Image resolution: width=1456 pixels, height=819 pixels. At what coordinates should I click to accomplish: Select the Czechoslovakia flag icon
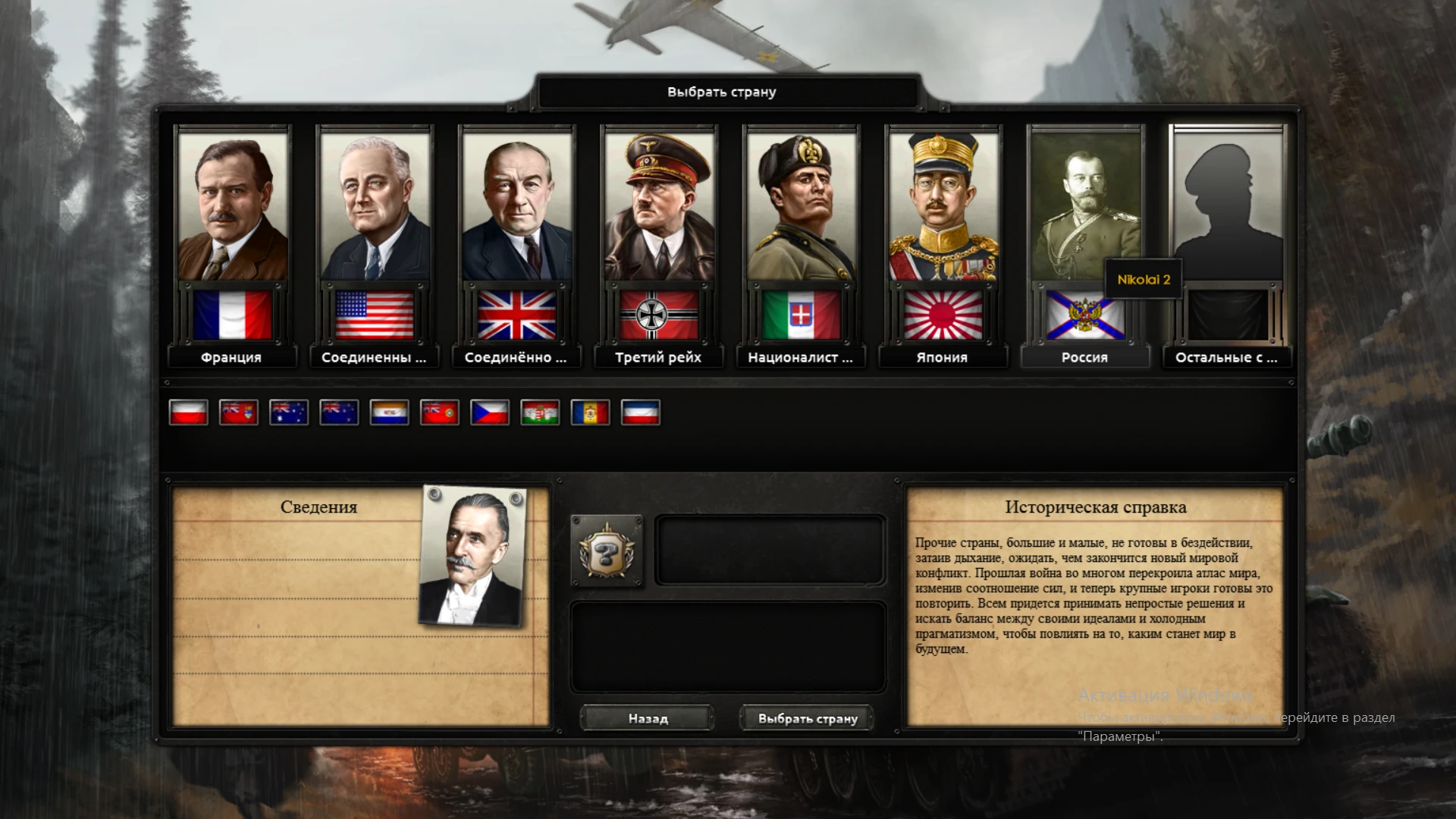point(491,413)
